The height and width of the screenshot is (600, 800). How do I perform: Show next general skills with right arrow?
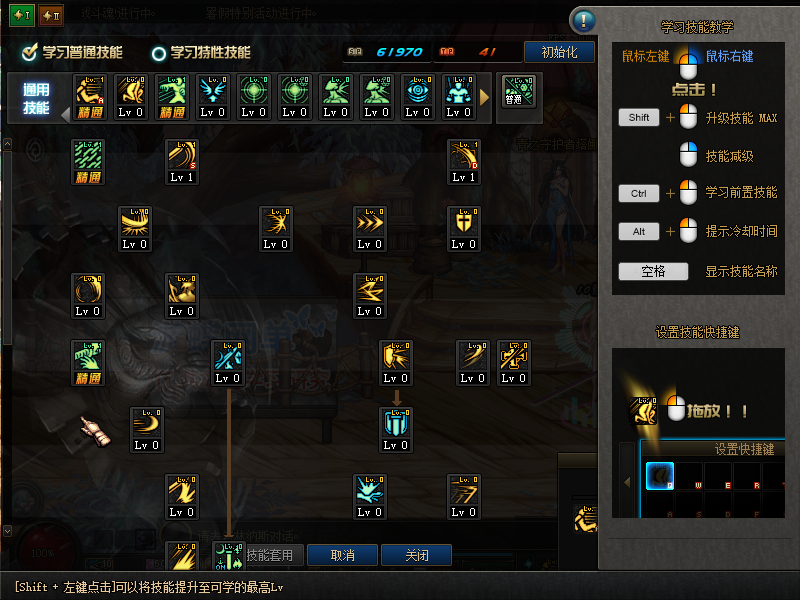(485, 97)
